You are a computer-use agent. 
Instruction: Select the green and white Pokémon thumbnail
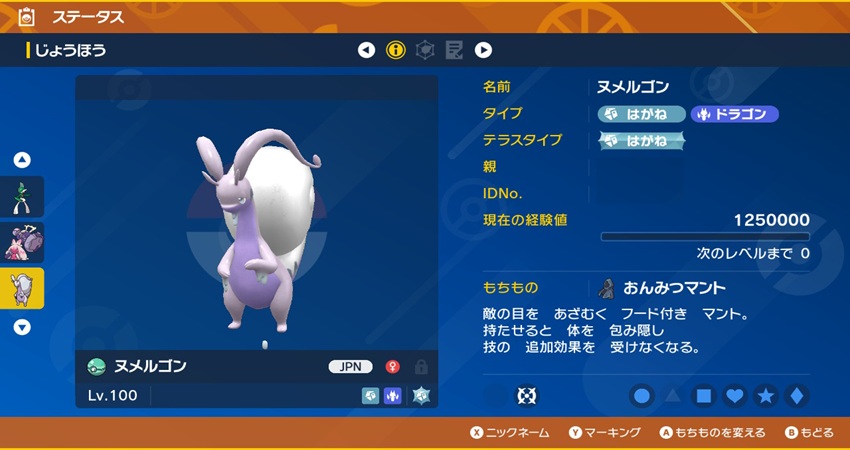[22, 197]
